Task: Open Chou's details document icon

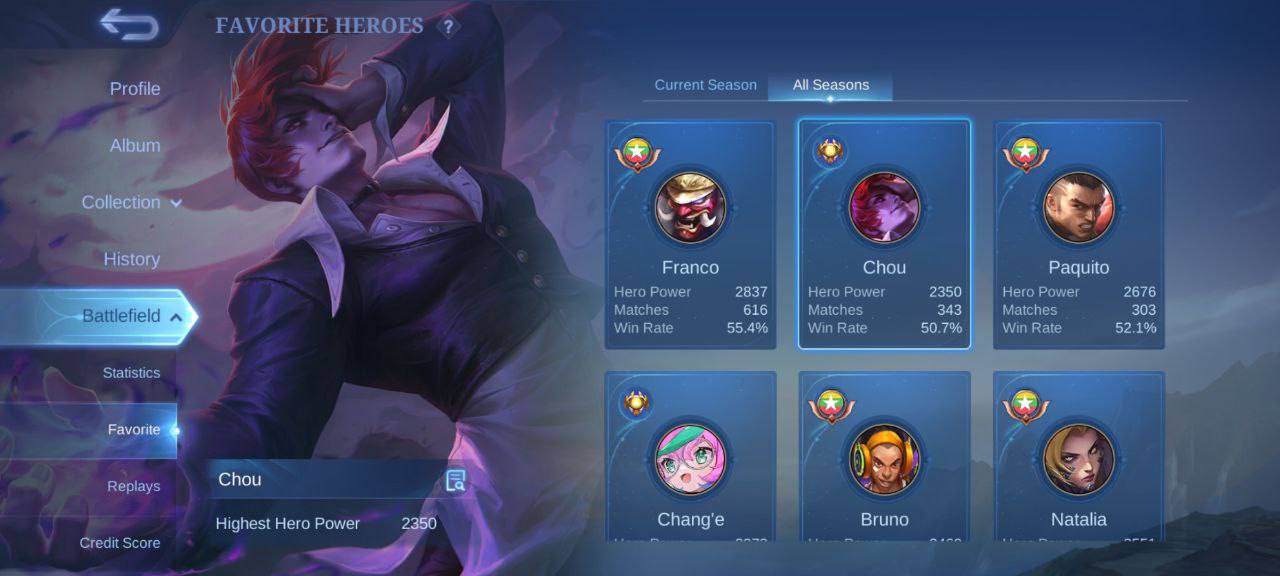Action: click(x=455, y=480)
